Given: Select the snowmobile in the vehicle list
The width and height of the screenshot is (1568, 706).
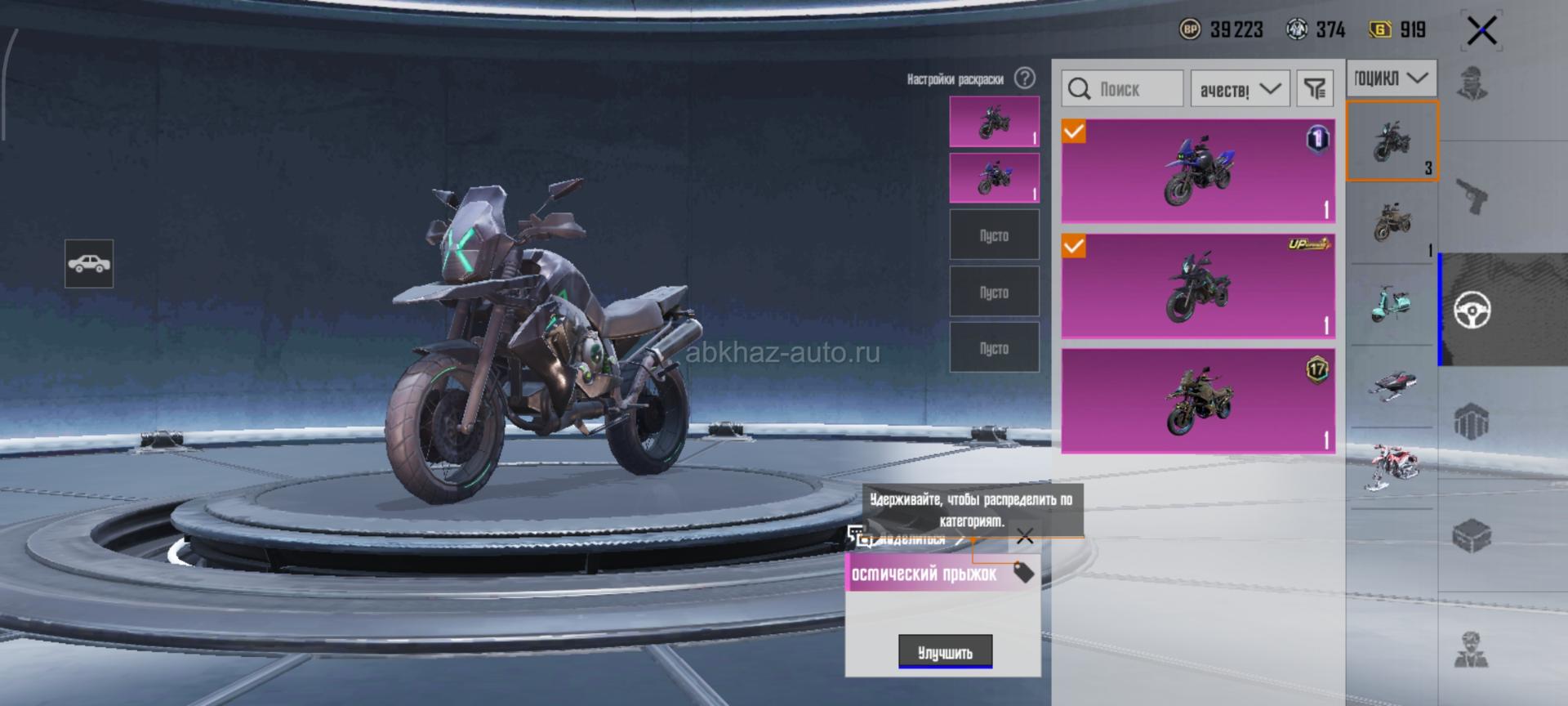Looking at the screenshot, I should 1390,385.
